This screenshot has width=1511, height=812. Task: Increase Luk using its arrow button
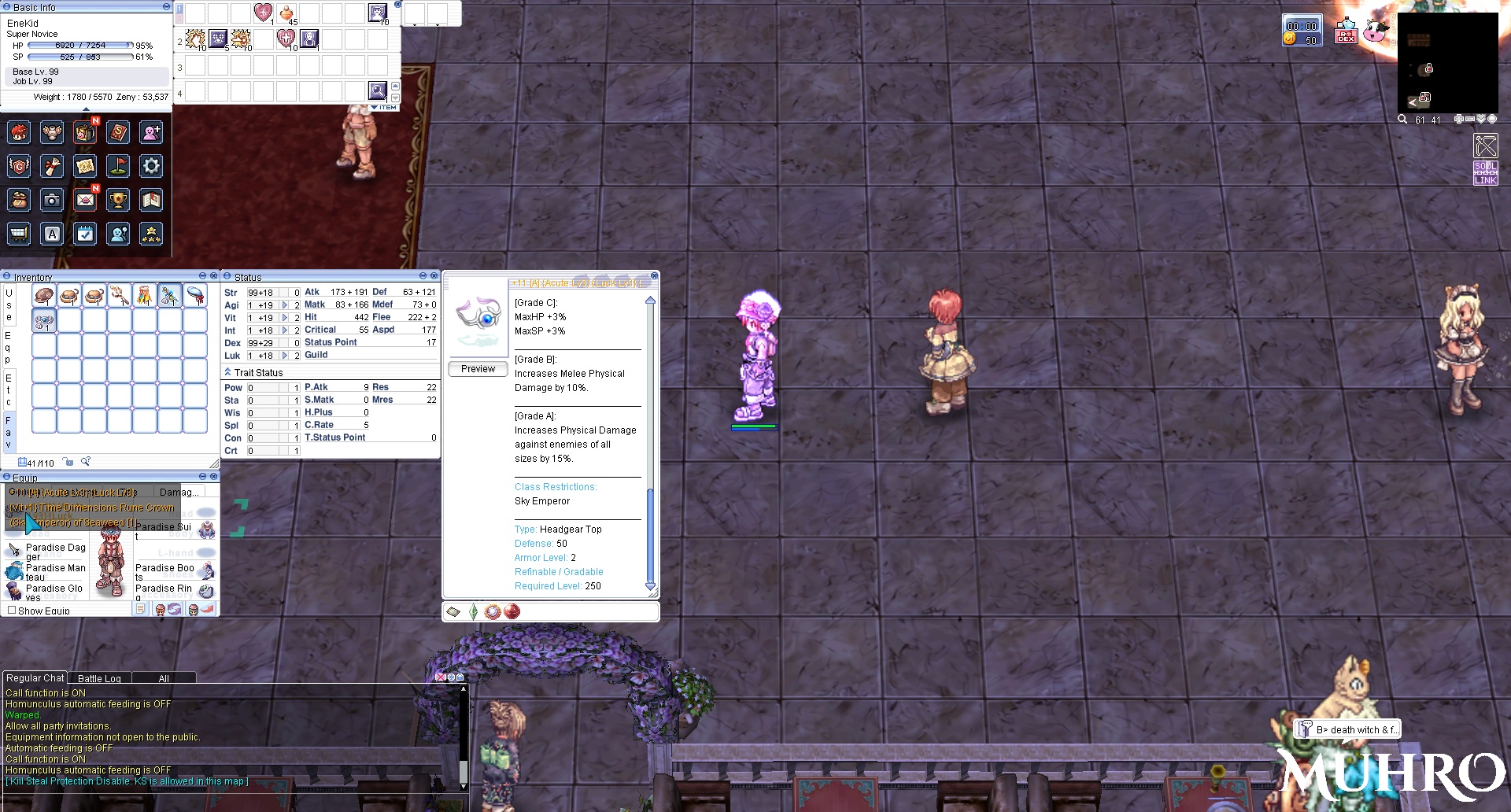click(x=285, y=356)
